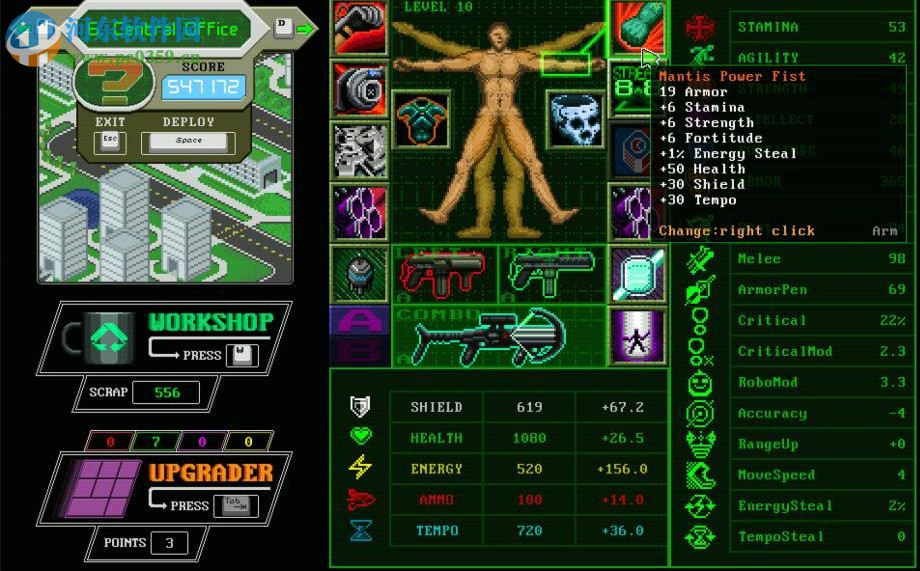This screenshot has width=920, height=571.
Task: Open the left-hand red submachine gun slot
Action: [441, 272]
